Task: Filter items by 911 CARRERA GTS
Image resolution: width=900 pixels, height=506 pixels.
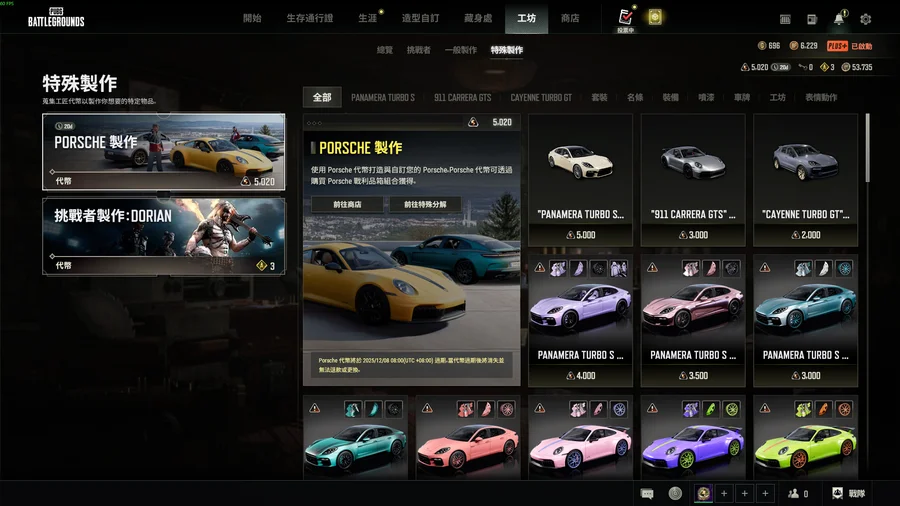Action: click(462, 98)
